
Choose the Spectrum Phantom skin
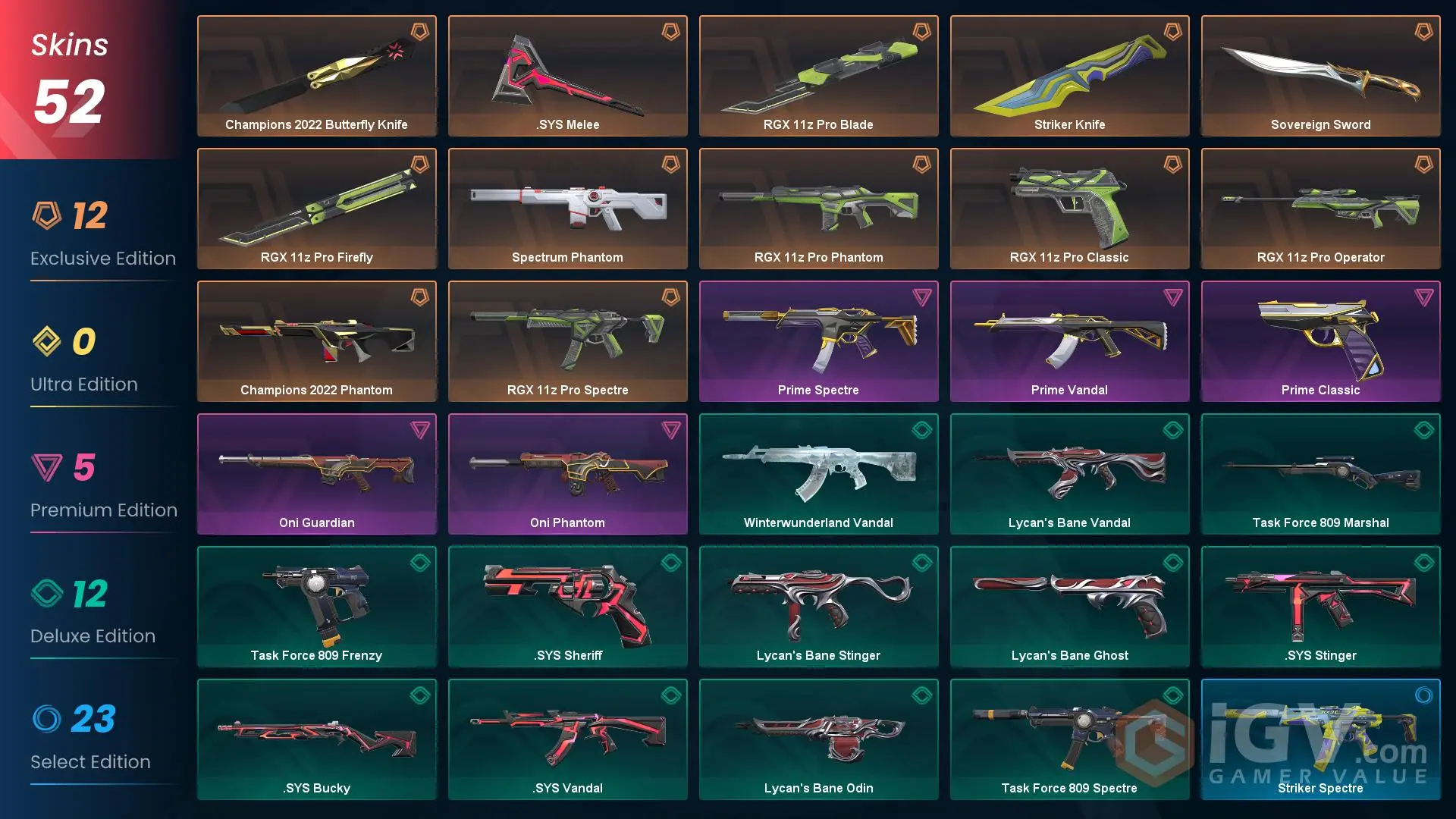[x=567, y=209]
